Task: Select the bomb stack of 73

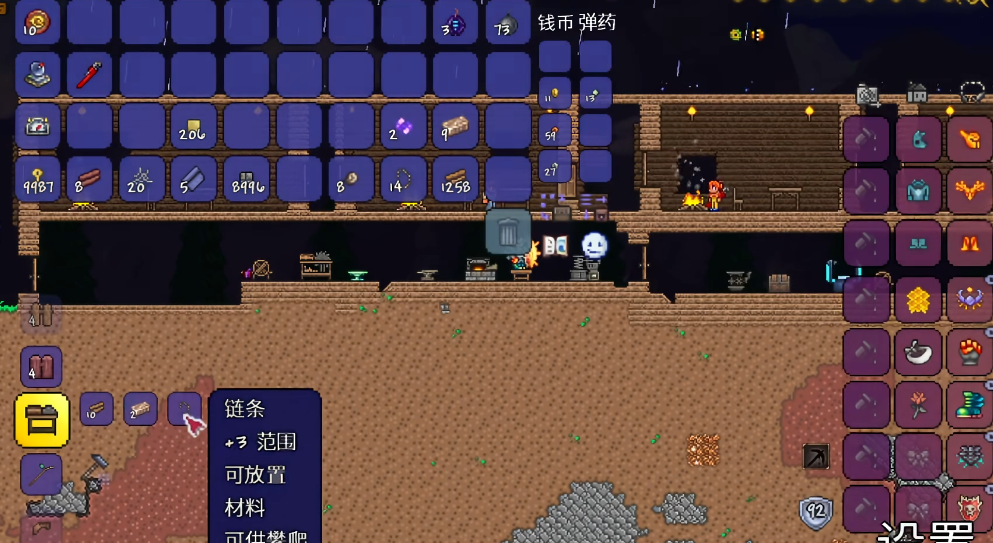Action: [508, 23]
